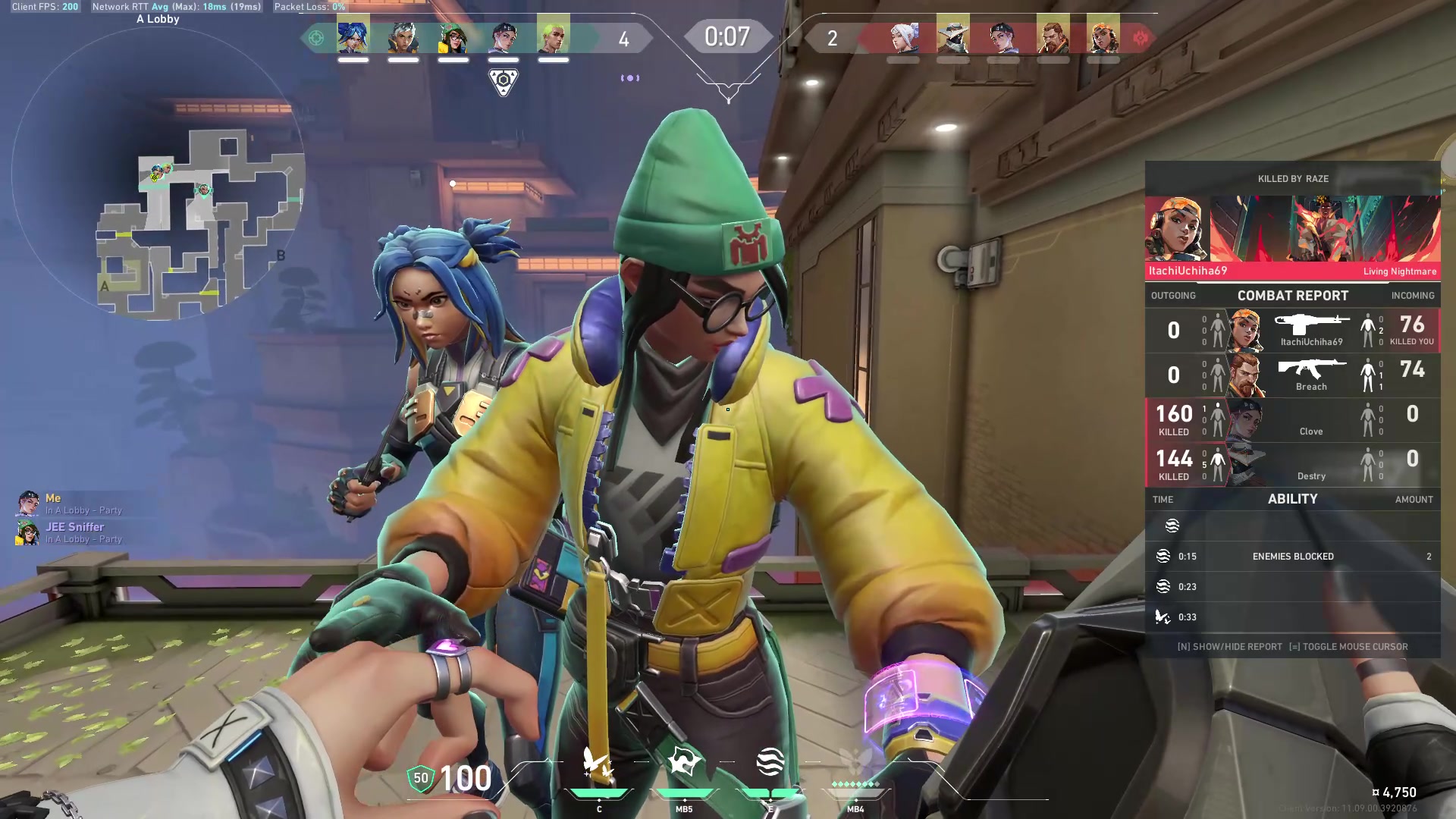
Task: Open the KILLED BY RAZE banner
Action: [1293, 179]
